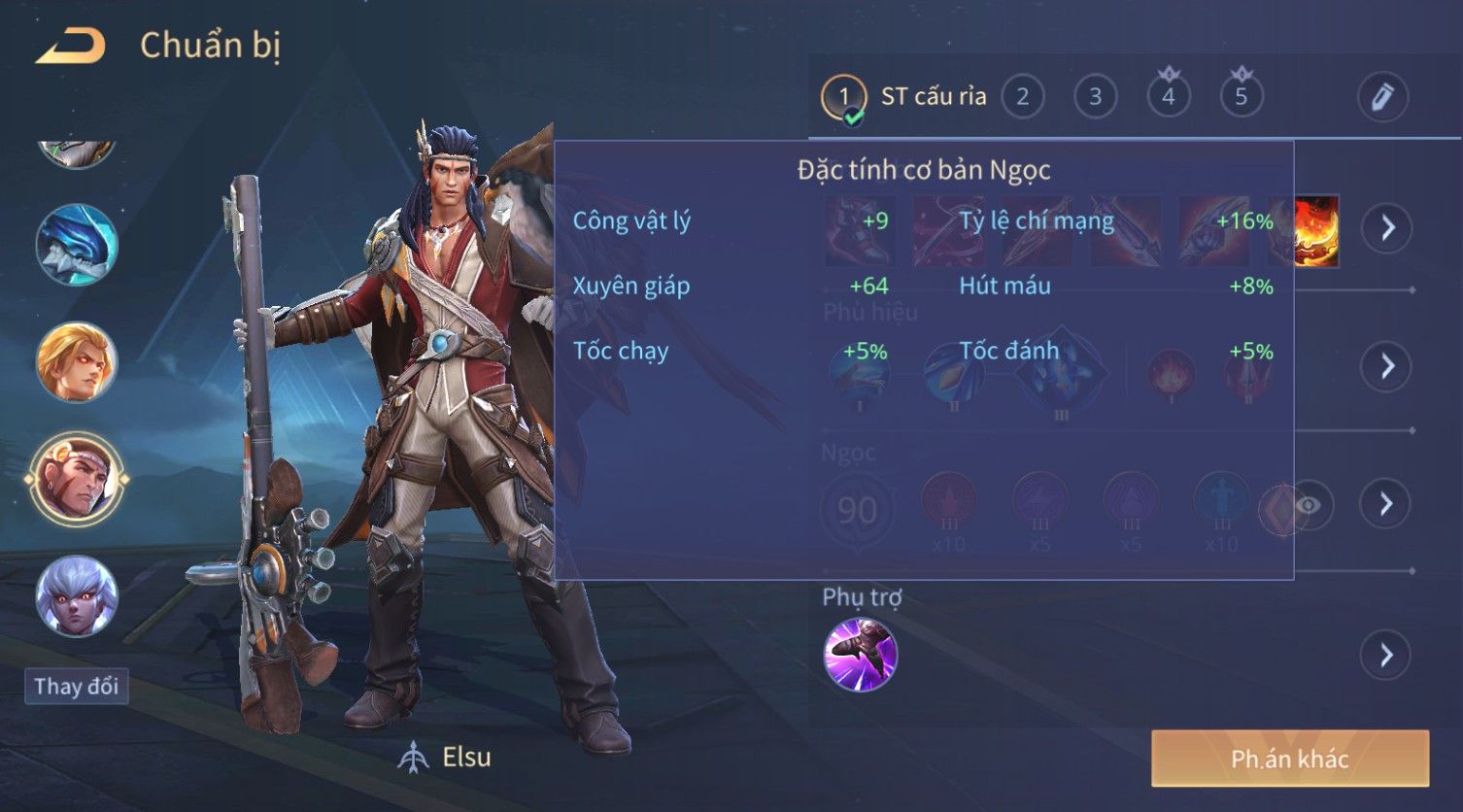Image resolution: width=1463 pixels, height=812 pixels.
Task: Select the Elsu hero portrait
Action: click(x=77, y=478)
